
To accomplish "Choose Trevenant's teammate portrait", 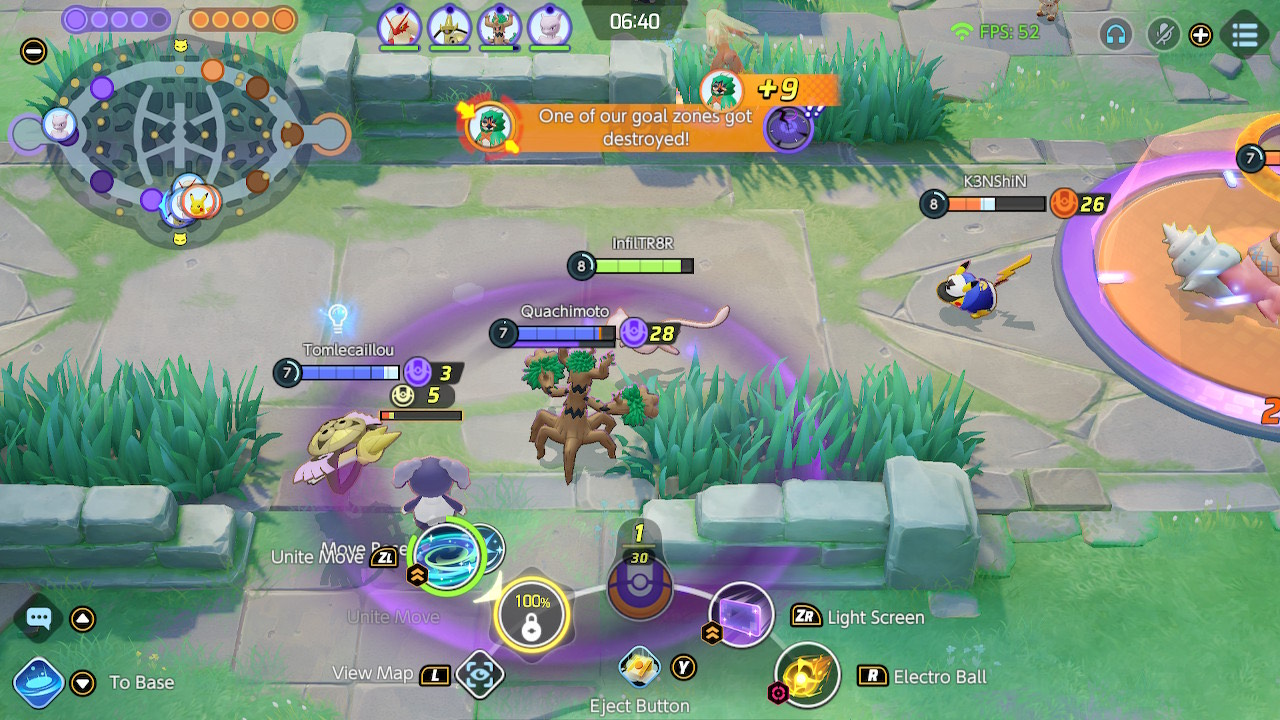I will [499, 26].
